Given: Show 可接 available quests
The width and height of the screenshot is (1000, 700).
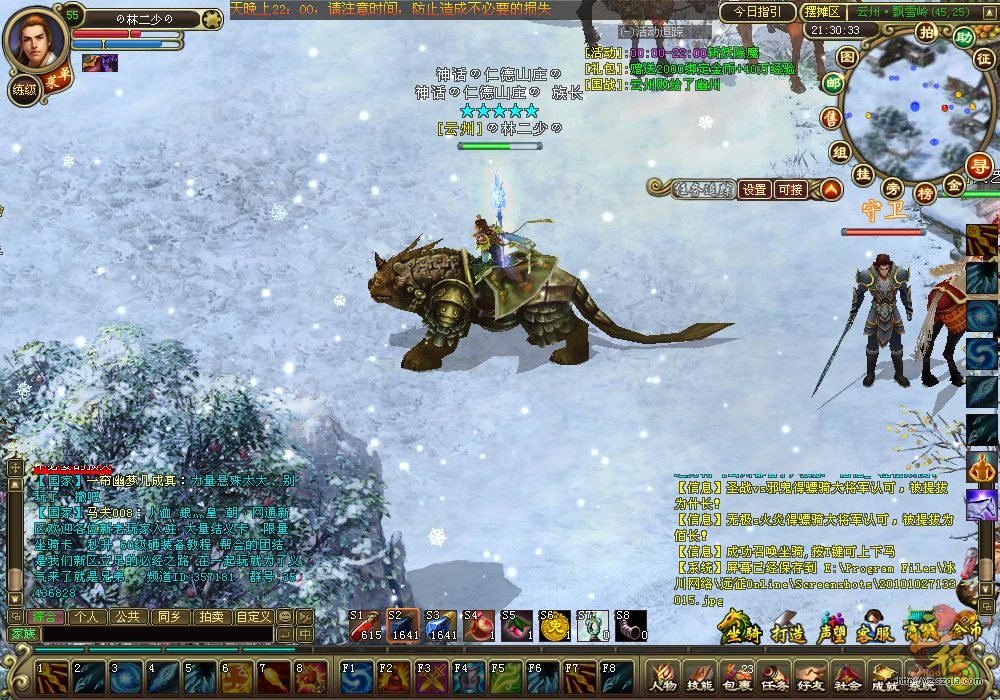Looking at the screenshot, I should tap(791, 189).
